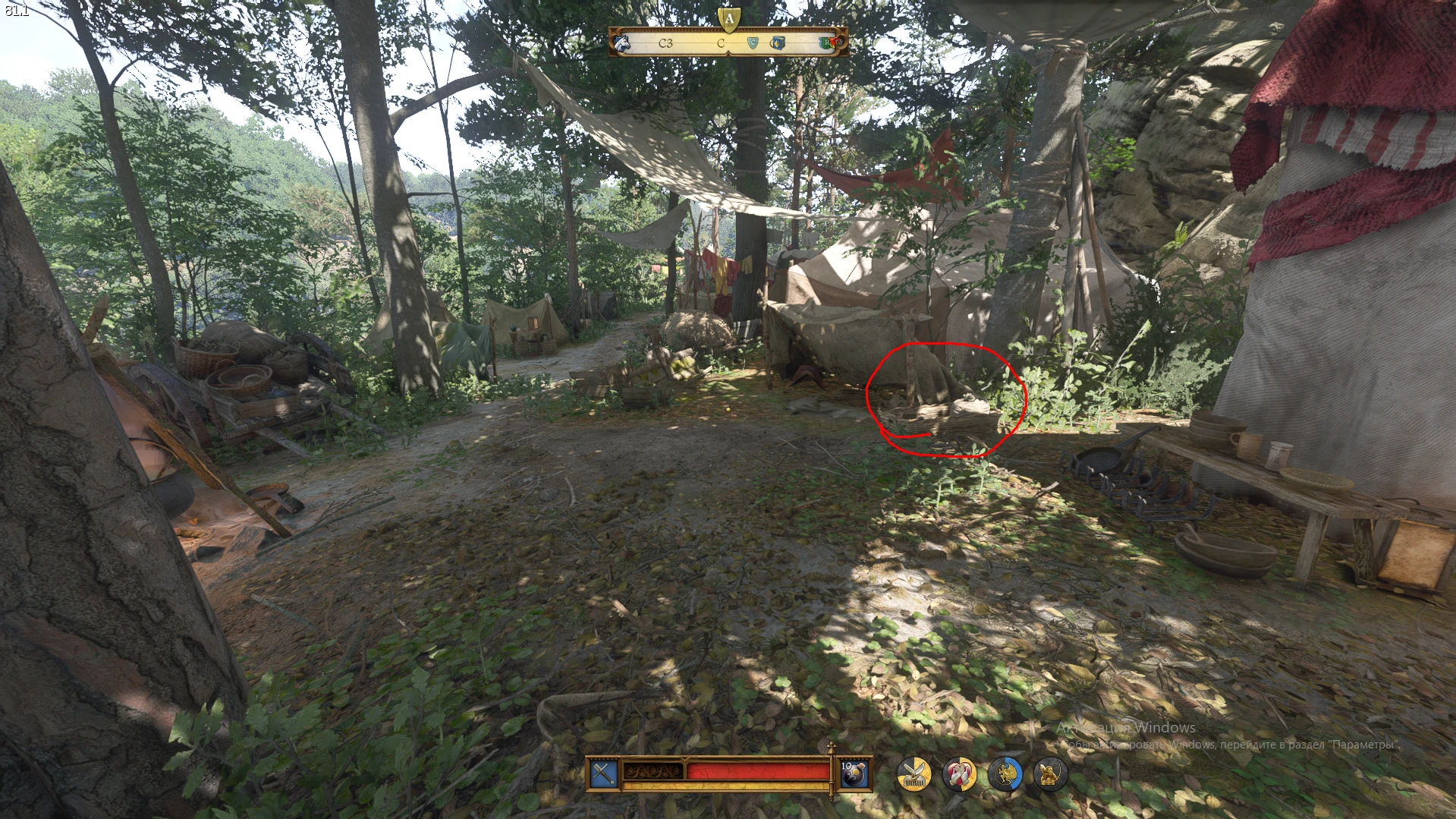The height and width of the screenshot is (819, 1456).
Task: Select the white horse marker on the compass
Action: pos(622,43)
